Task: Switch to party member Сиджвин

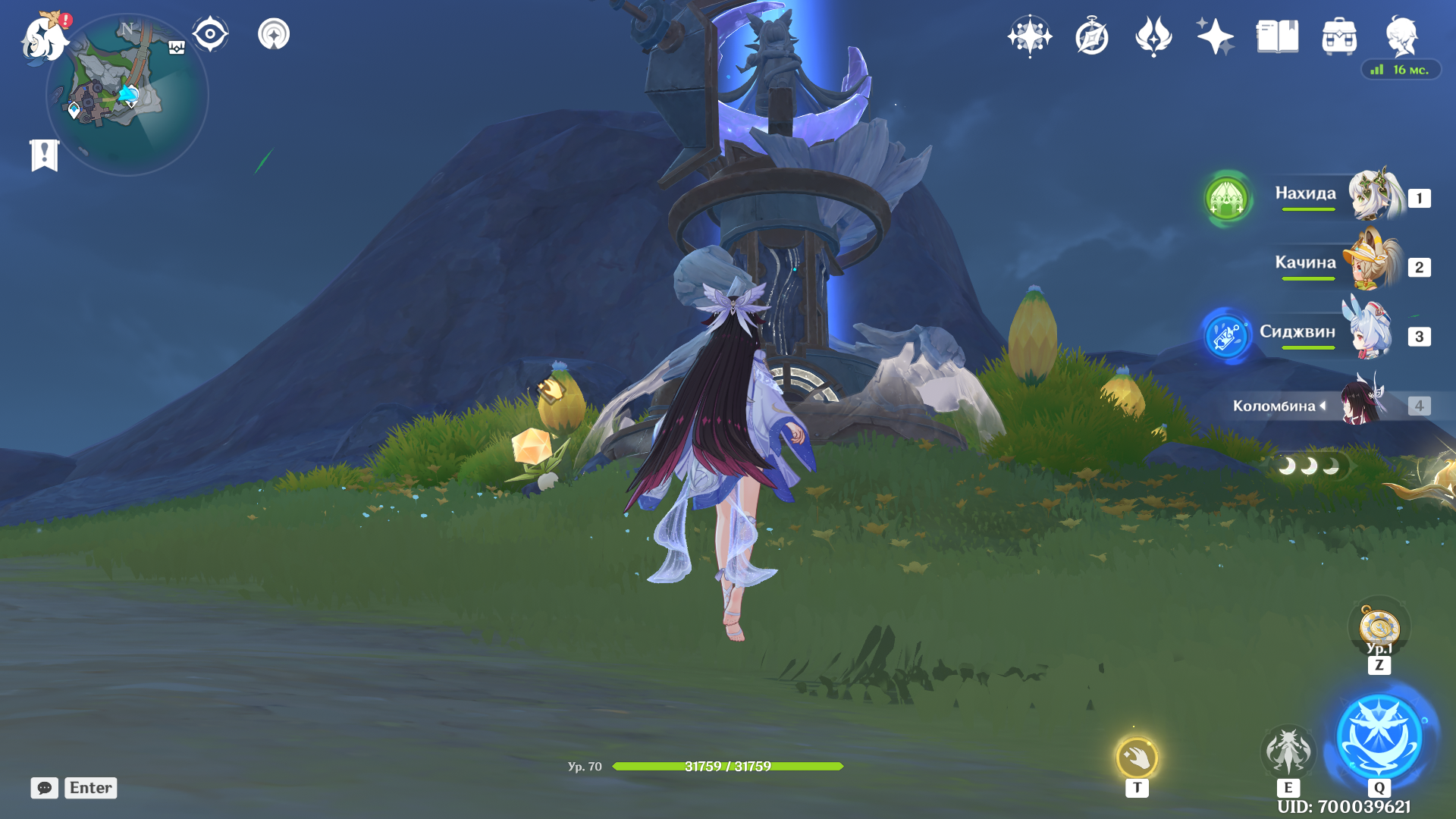Action: pyautogui.click(x=1335, y=334)
